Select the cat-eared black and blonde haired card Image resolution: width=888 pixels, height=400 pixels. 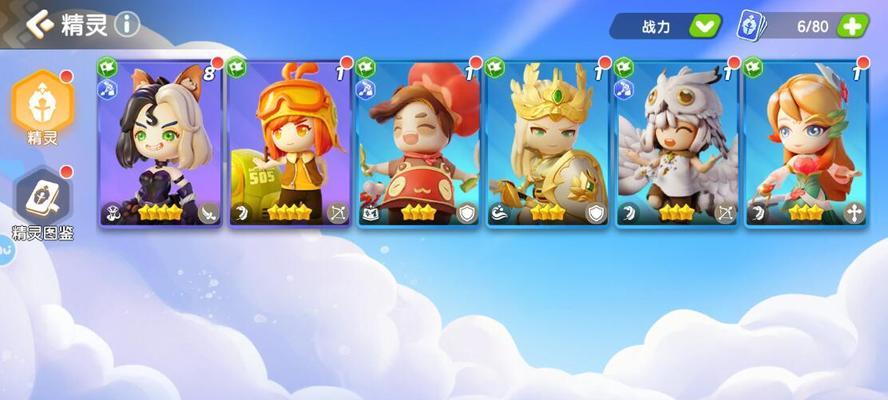click(x=161, y=143)
